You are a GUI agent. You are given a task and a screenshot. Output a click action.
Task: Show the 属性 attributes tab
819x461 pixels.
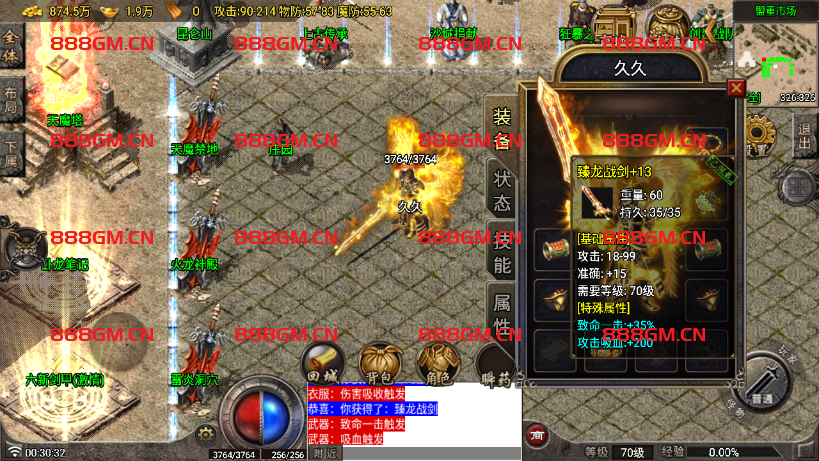click(501, 311)
